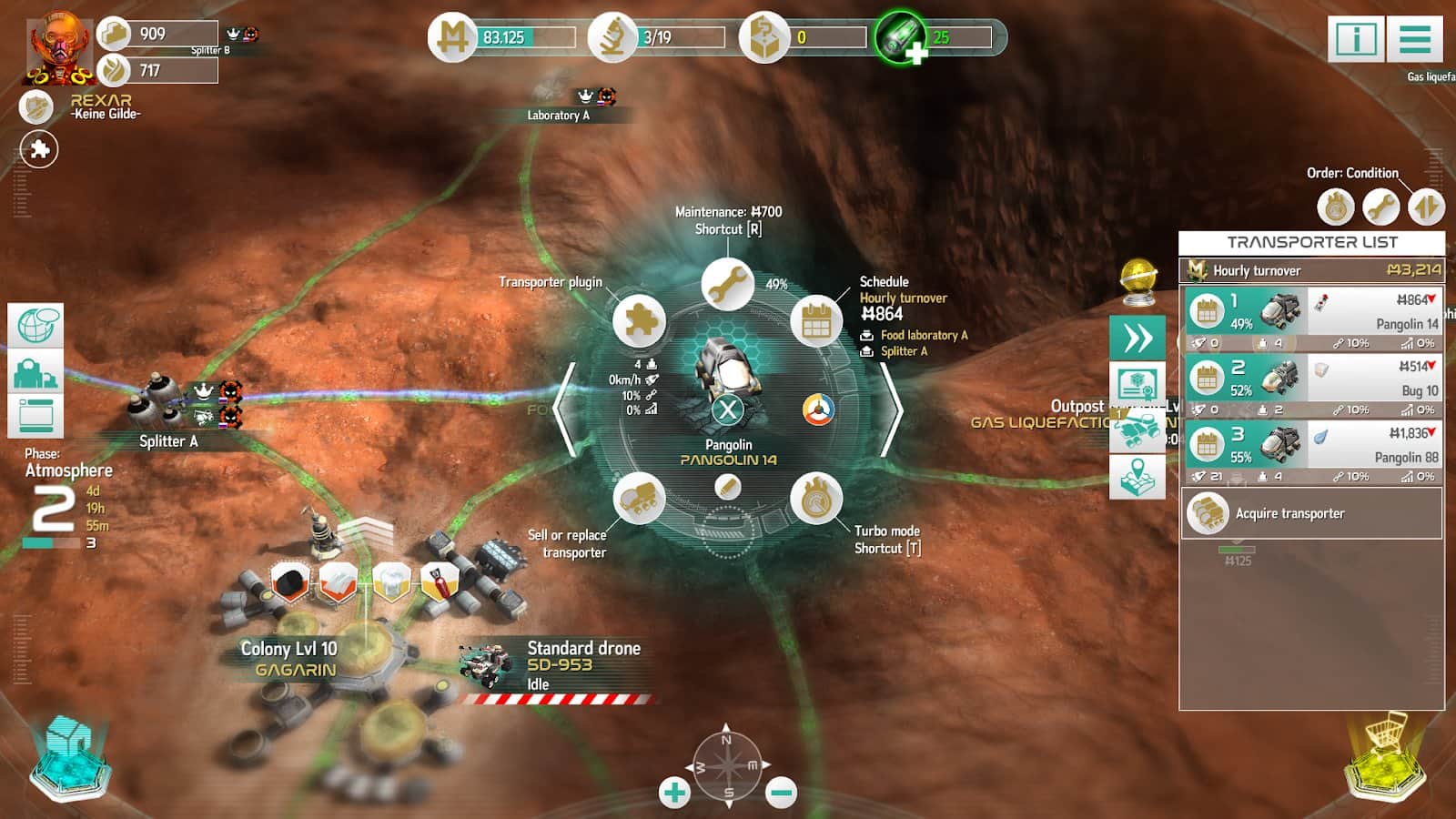1456x819 pixels.
Task: Open the maintenance wrench button
Action: (x=726, y=285)
